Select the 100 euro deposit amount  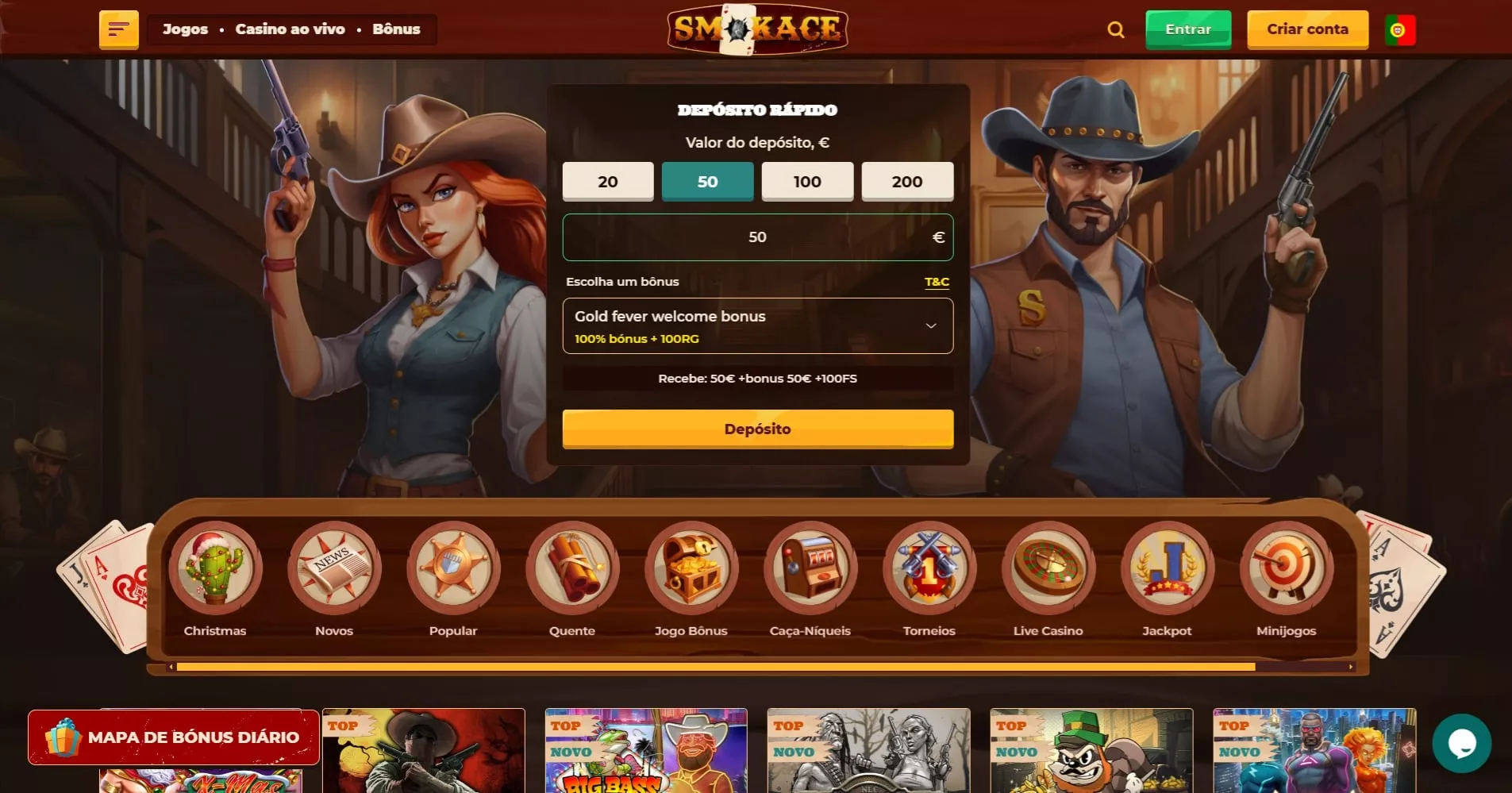tap(807, 182)
